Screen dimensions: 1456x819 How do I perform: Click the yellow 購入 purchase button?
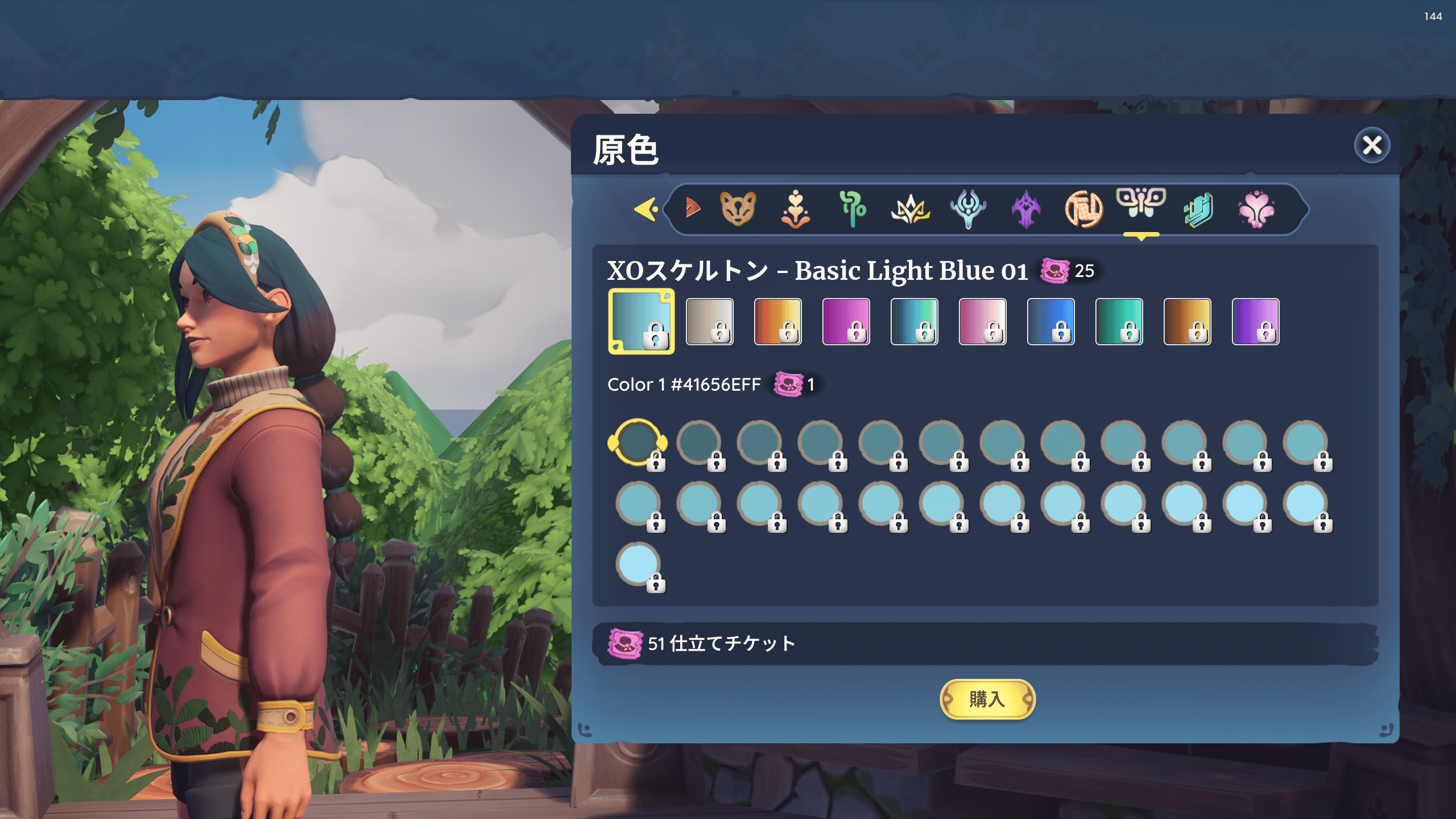pos(987,699)
